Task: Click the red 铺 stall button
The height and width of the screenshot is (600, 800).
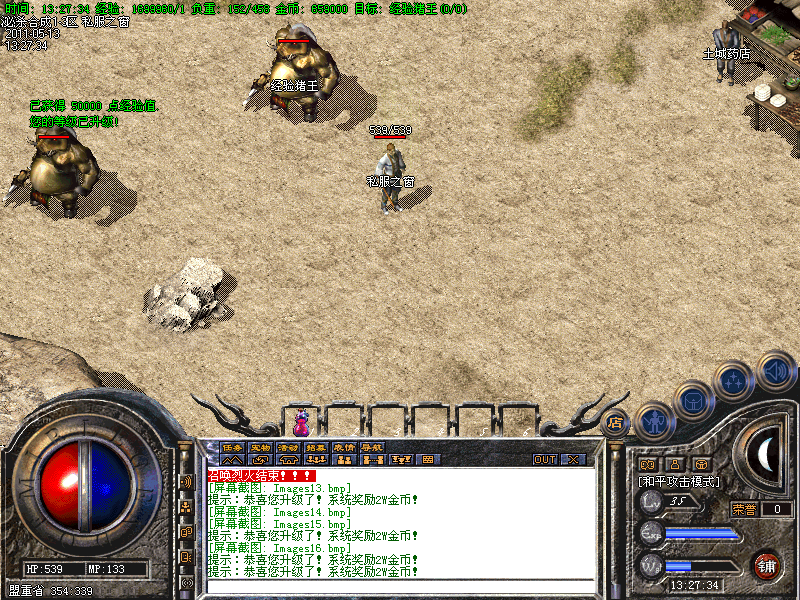Action: tap(767, 565)
